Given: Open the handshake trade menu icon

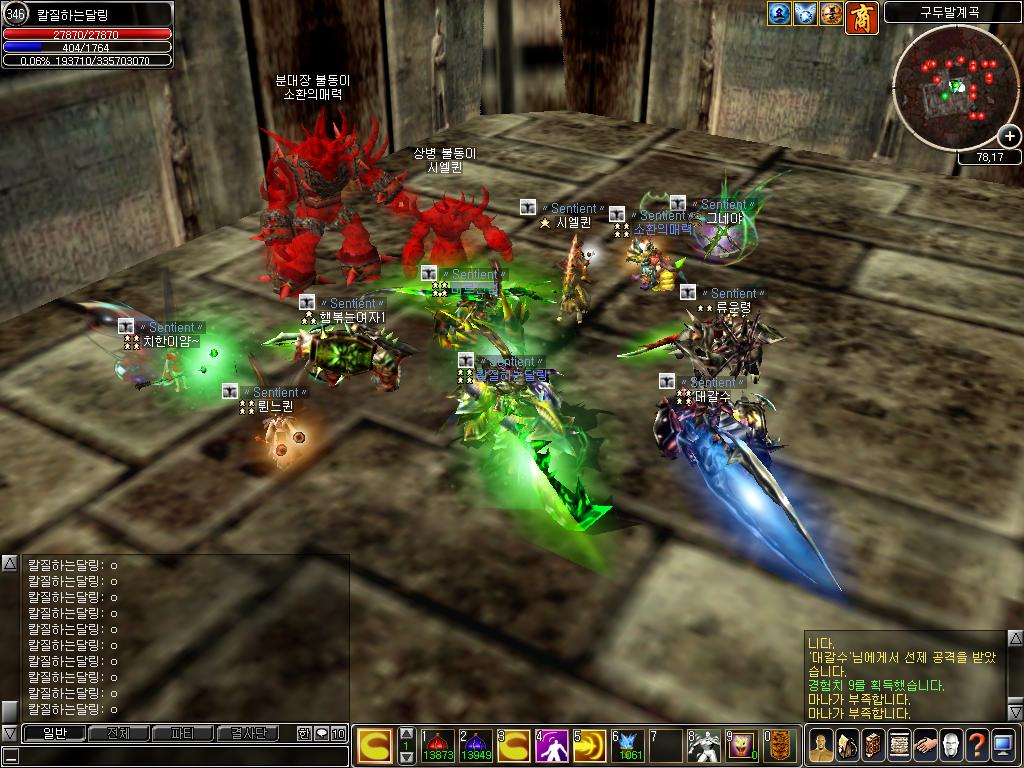Looking at the screenshot, I should tap(924, 745).
